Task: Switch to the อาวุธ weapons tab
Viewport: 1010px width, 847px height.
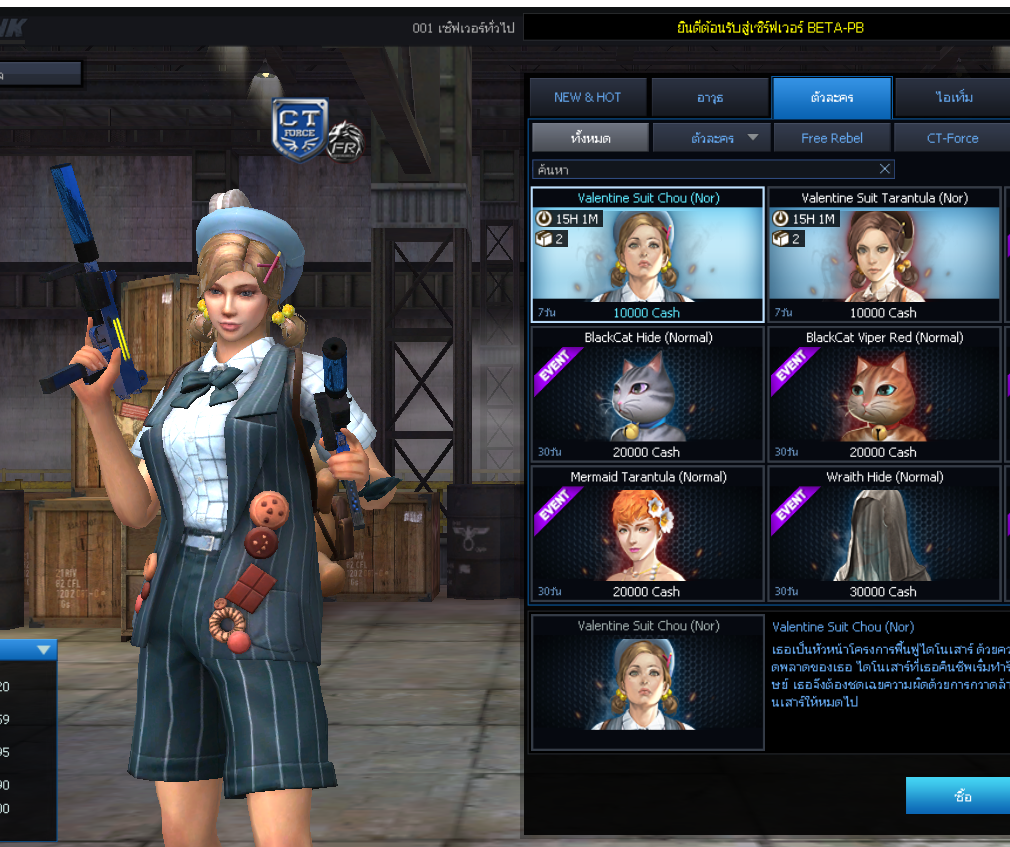Action: 710,98
